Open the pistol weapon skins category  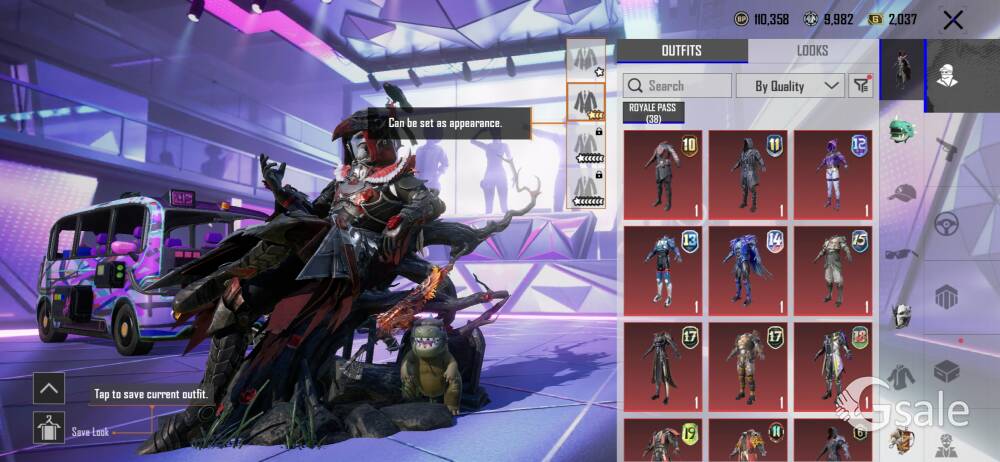946,149
